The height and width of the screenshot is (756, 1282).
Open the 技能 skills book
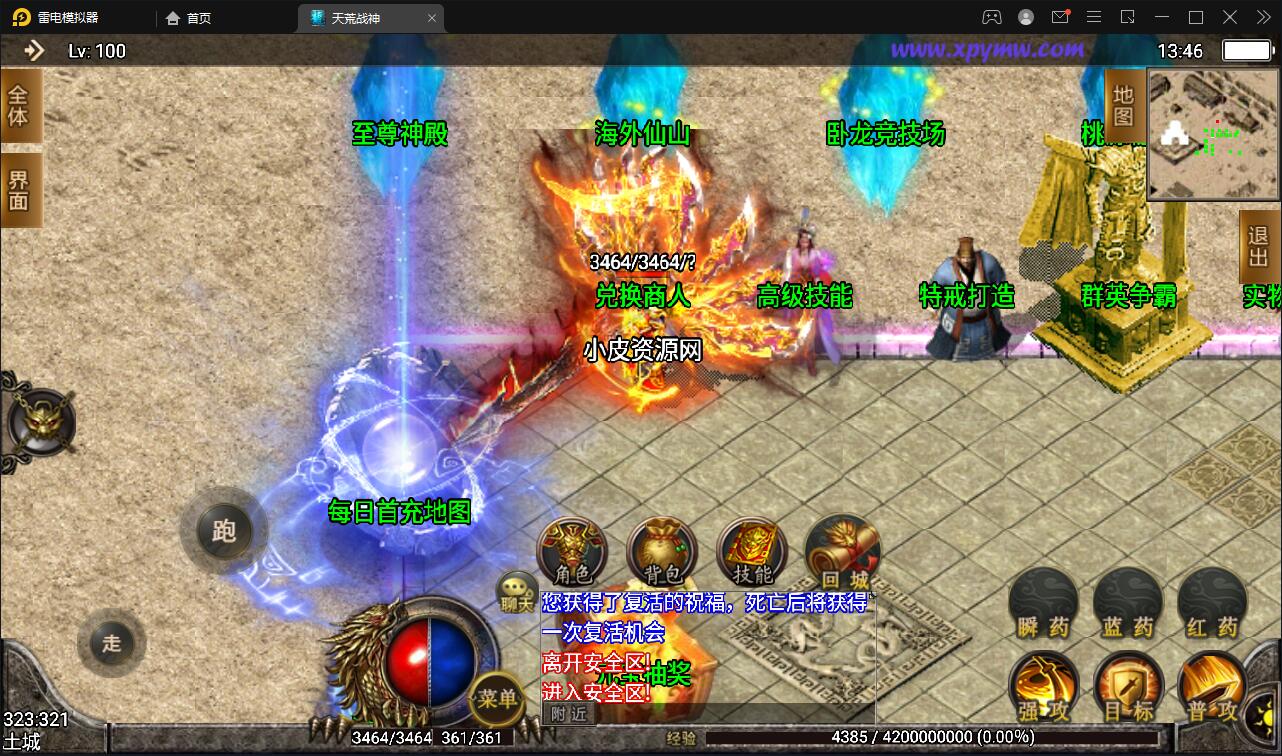752,552
